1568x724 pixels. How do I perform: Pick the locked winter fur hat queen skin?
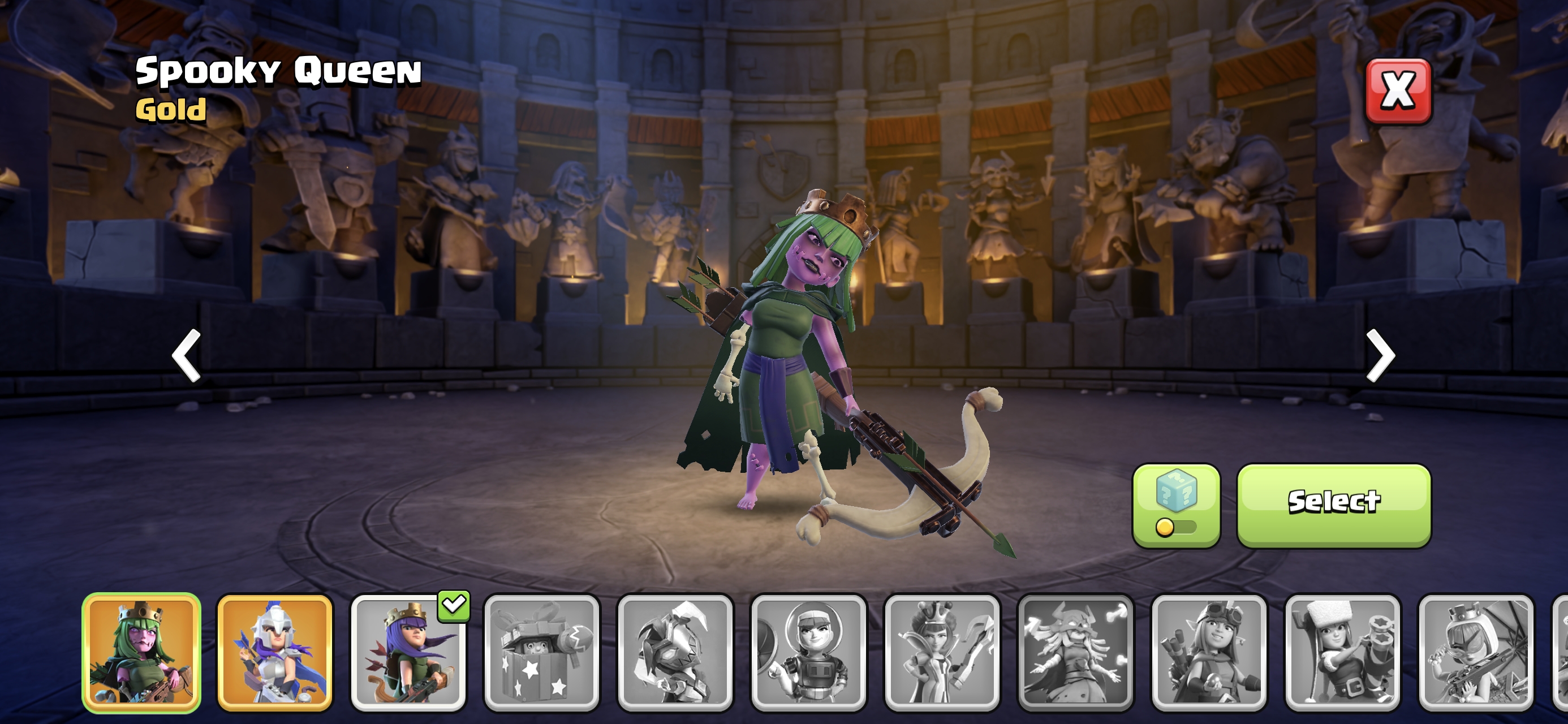tap(1342, 652)
